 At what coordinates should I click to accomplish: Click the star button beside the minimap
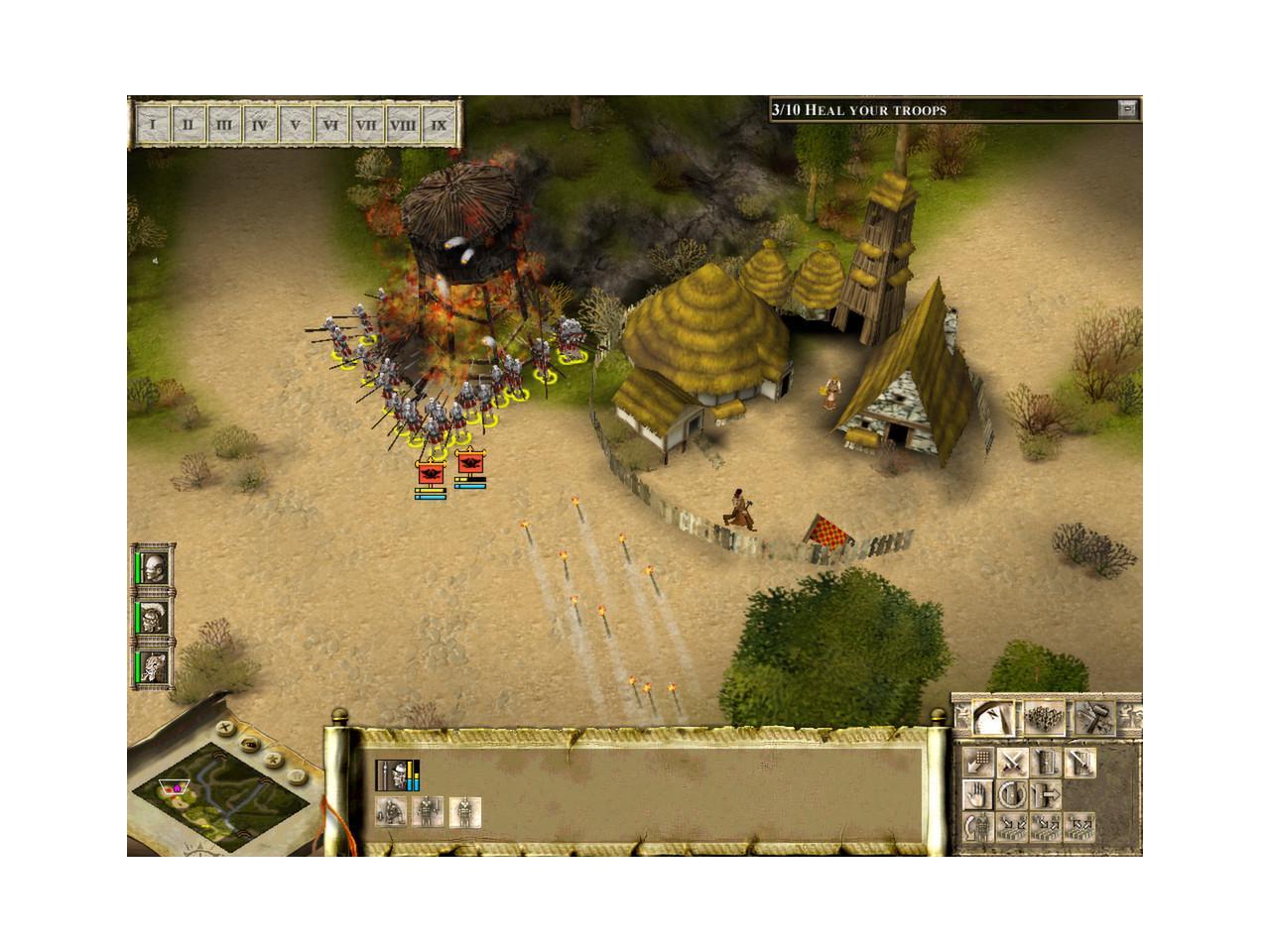click(x=273, y=759)
